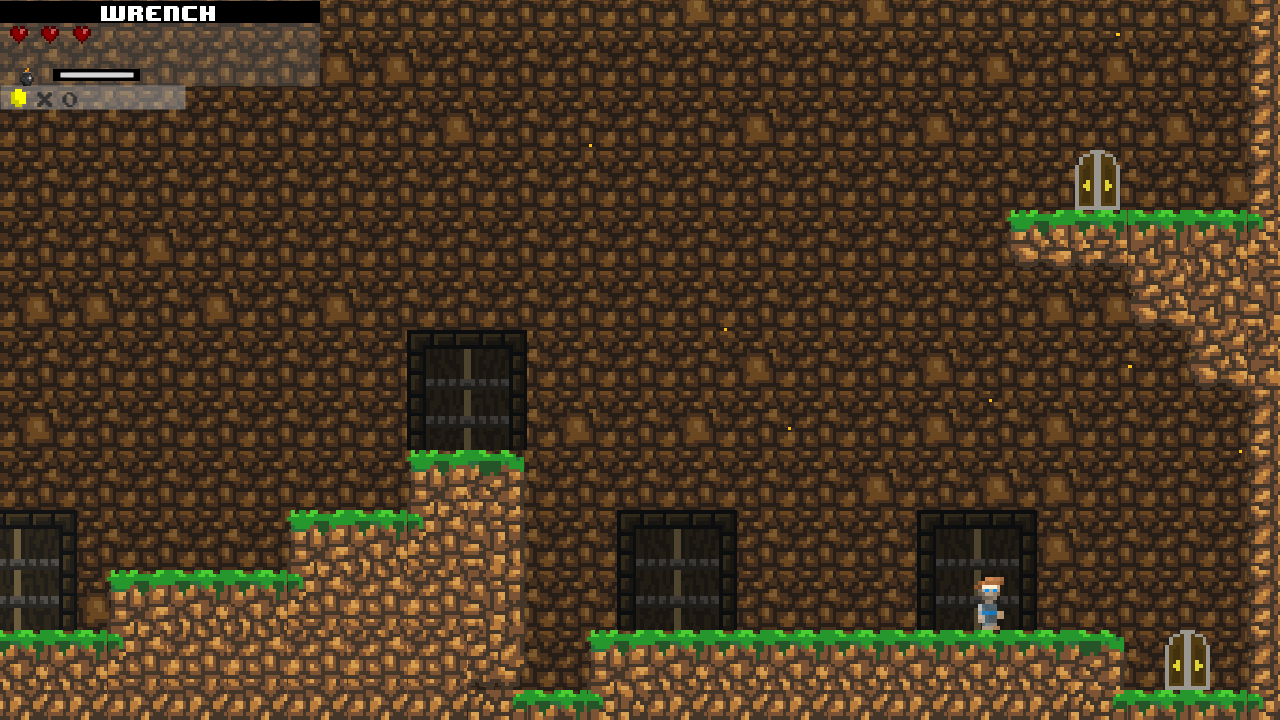
Task: Click the coin counter showing x 0
Action: pos(55,98)
